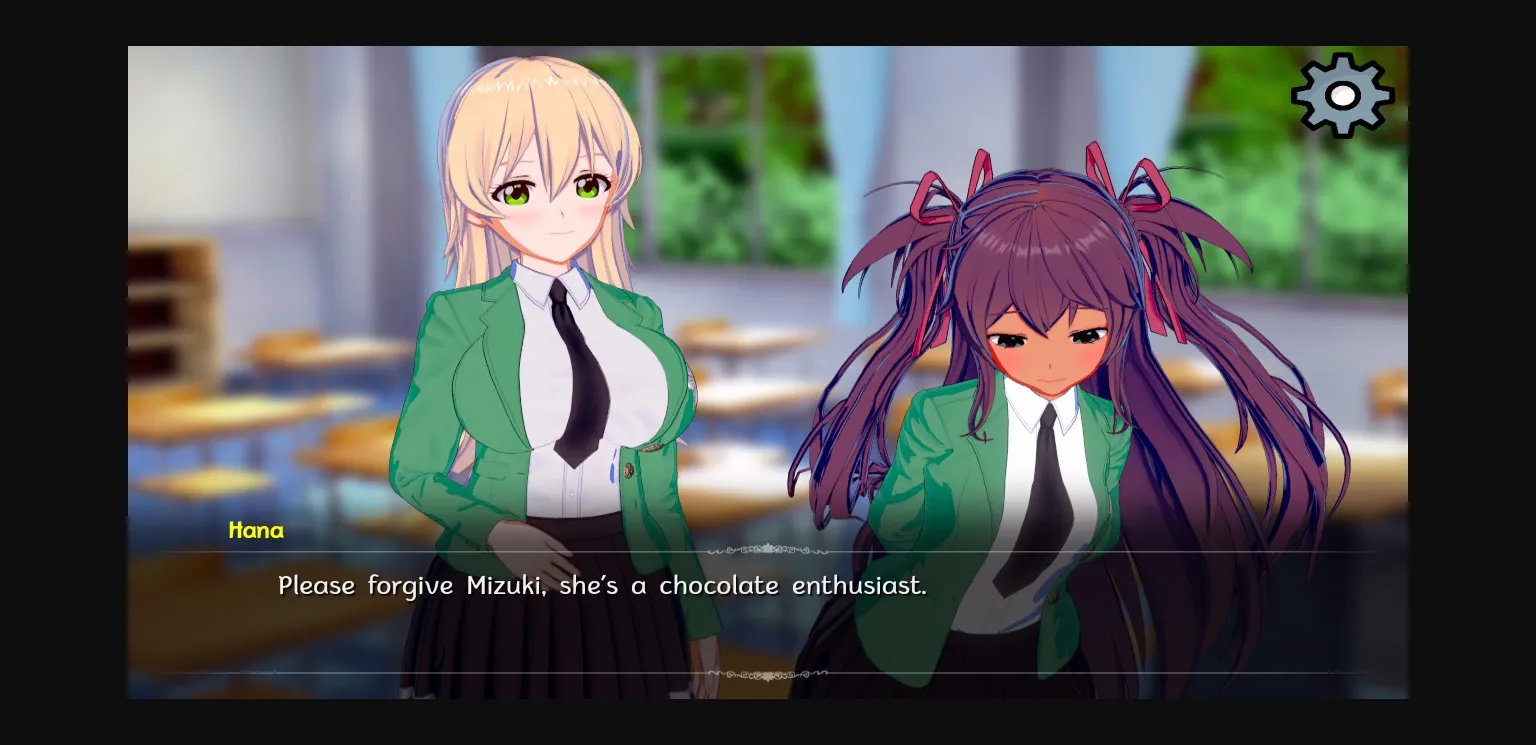Click the chocolate enthusiast dialogue line
1536x745 pixels.
[603, 586]
